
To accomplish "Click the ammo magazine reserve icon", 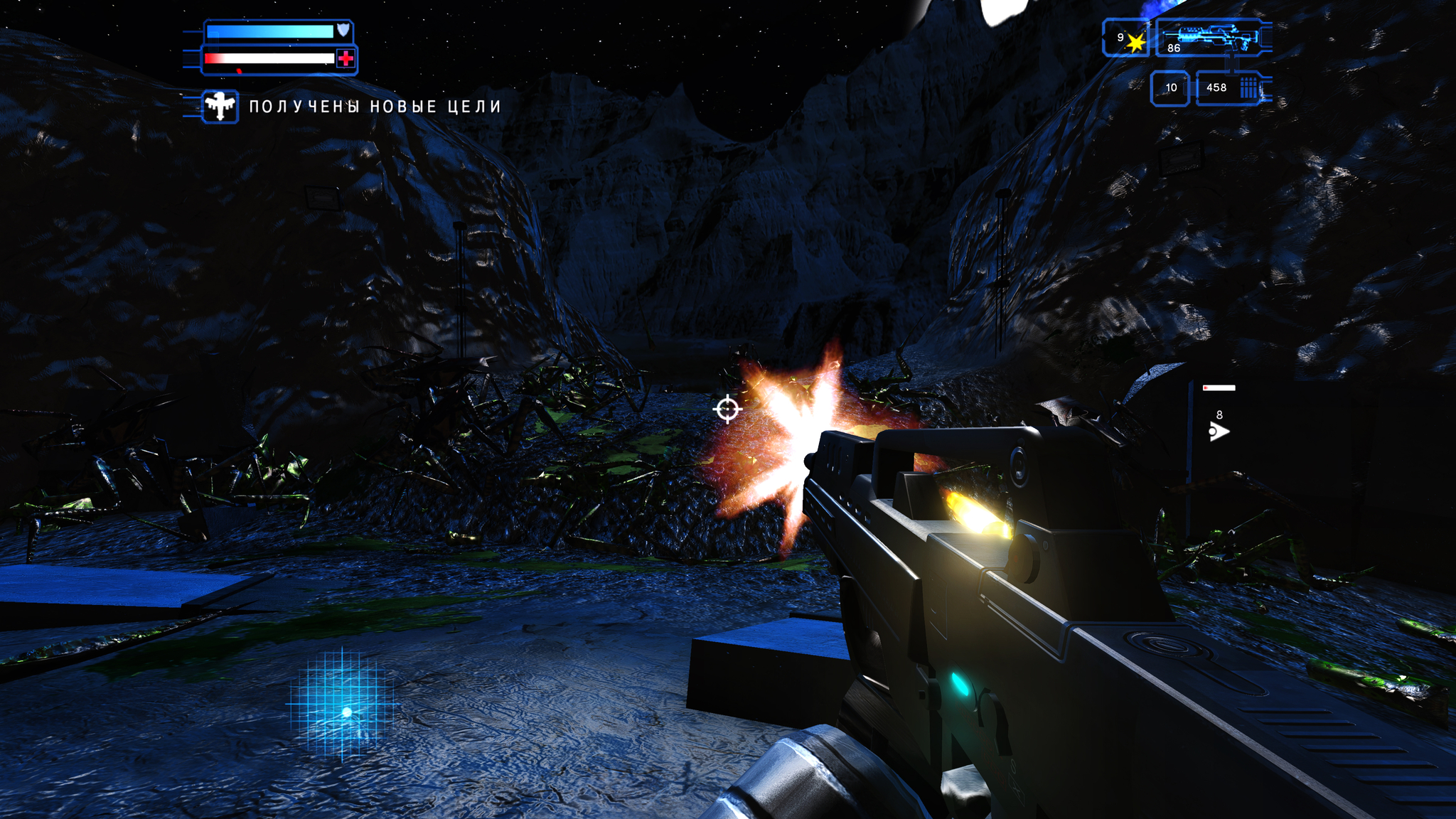I will (1248, 88).
